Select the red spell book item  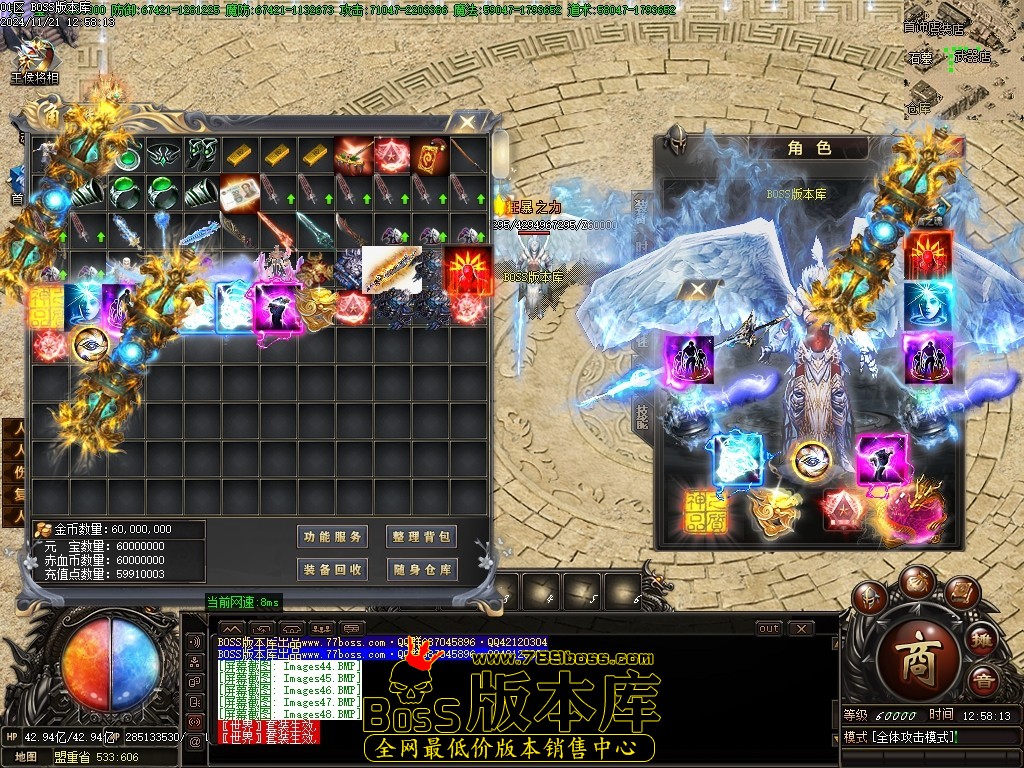[430, 154]
